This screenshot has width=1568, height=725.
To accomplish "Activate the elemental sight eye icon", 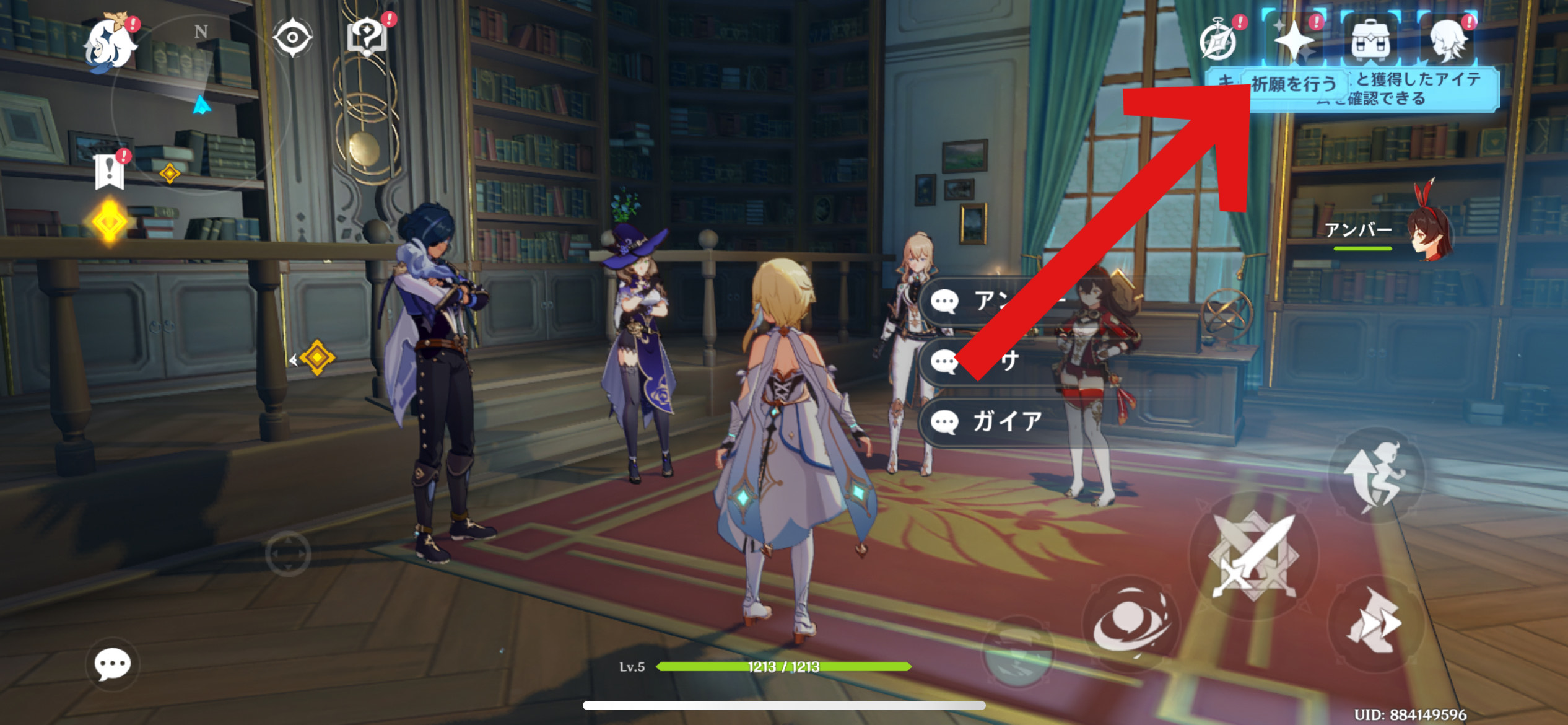I will [x=292, y=37].
